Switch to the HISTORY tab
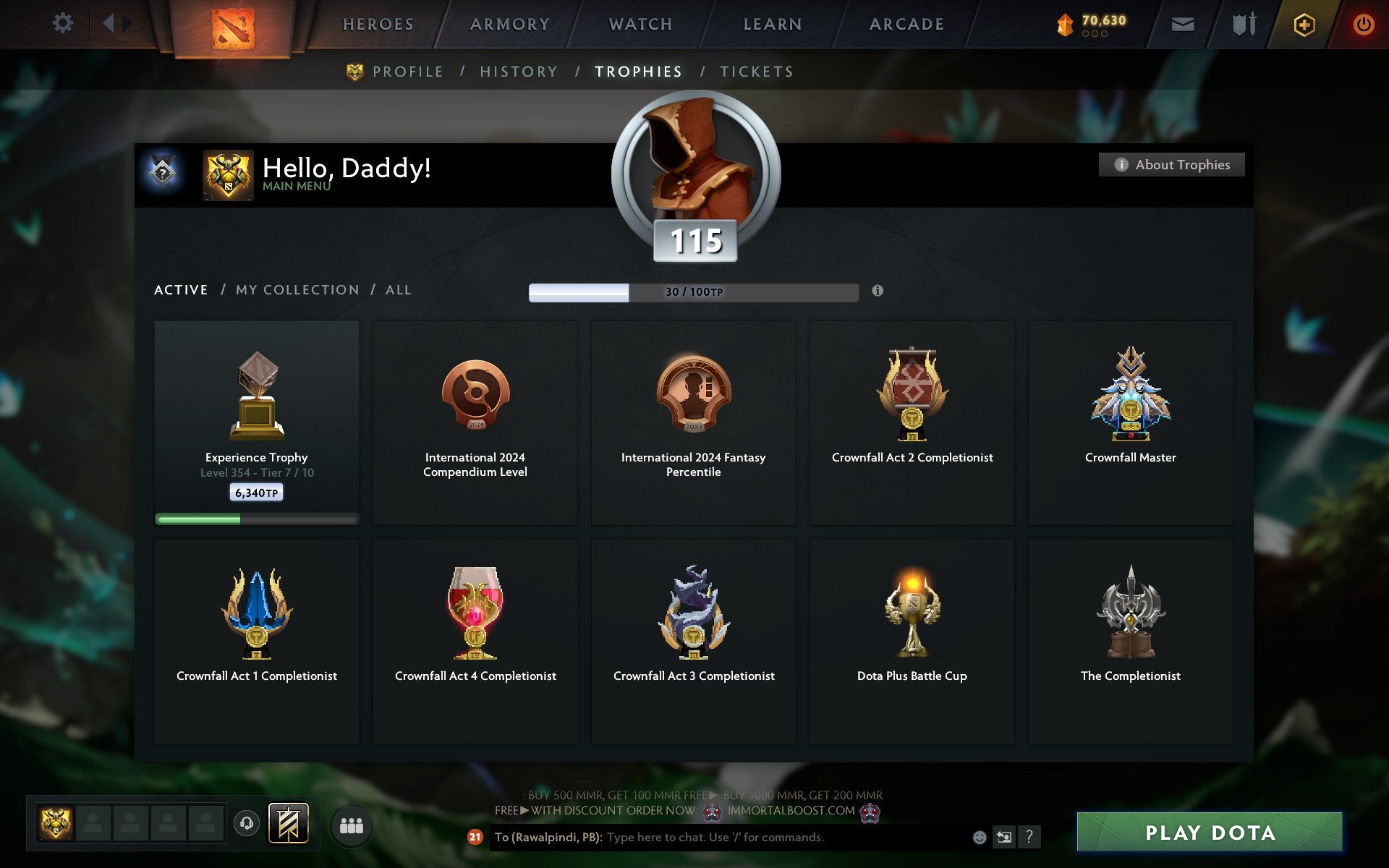 click(x=519, y=72)
